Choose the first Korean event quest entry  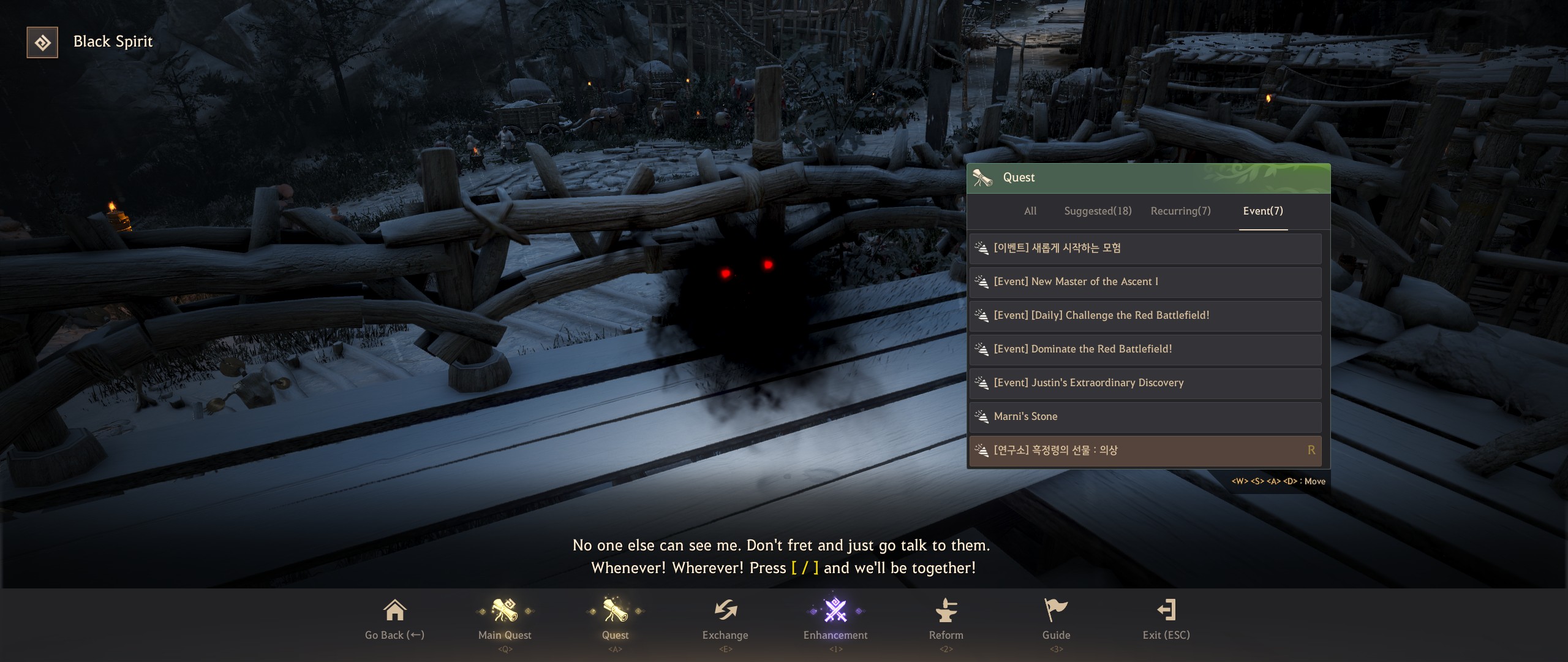[x=1144, y=248]
